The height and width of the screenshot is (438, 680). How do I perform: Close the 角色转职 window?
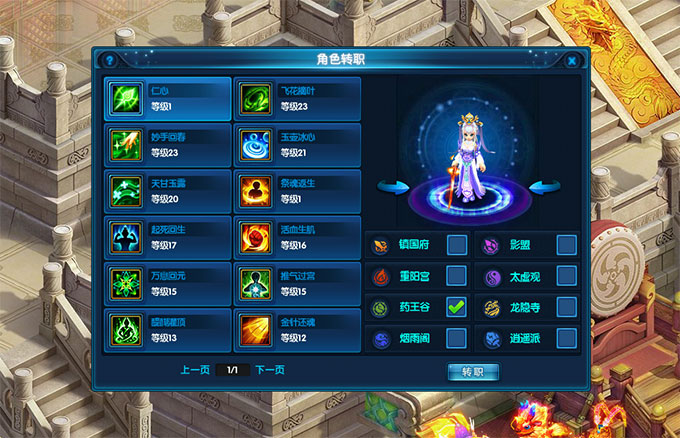571,60
